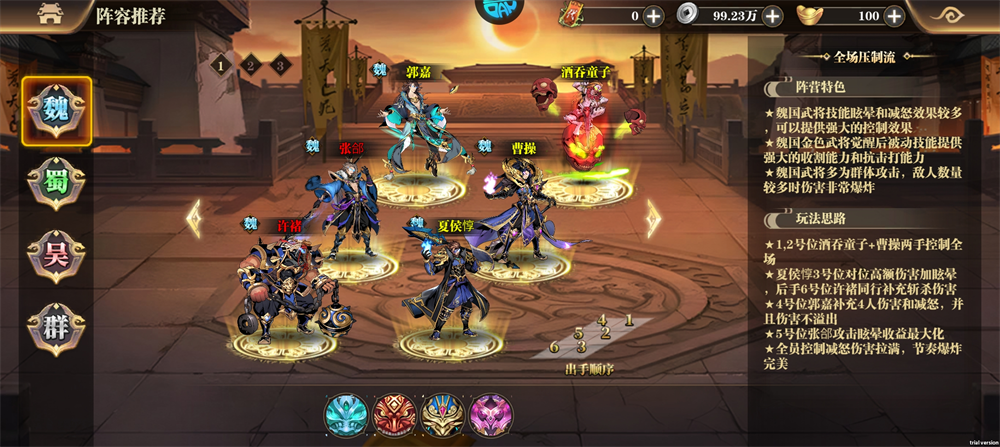Switch to the 吴 (Wu) faction tab
The width and height of the screenshot is (1000, 447).
pos(57,252)
